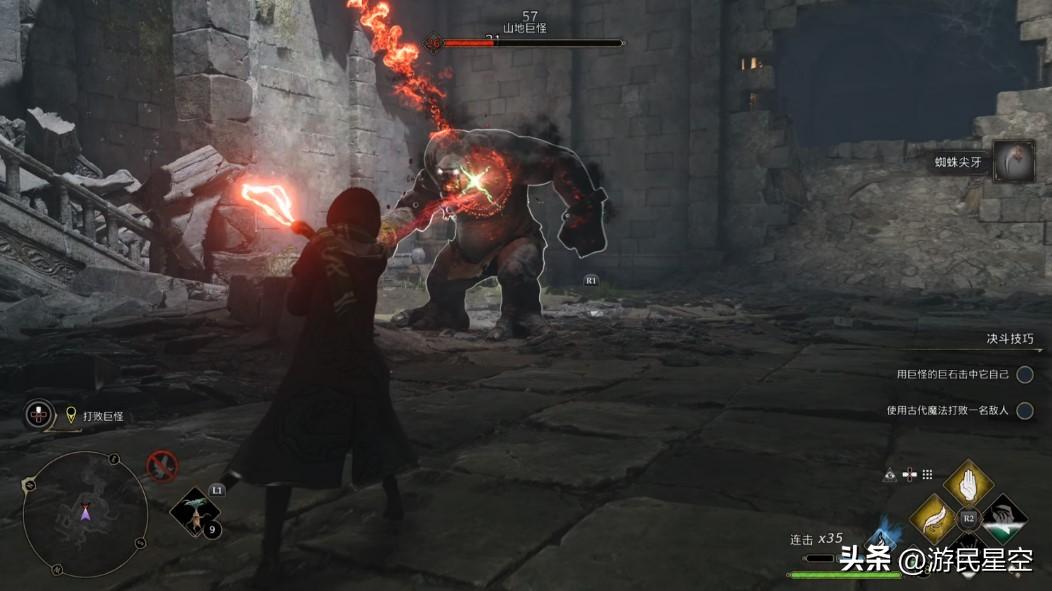Click the 打败巨怪 quest tracker
1052x591 pixels.
click(x=95, y=415)
